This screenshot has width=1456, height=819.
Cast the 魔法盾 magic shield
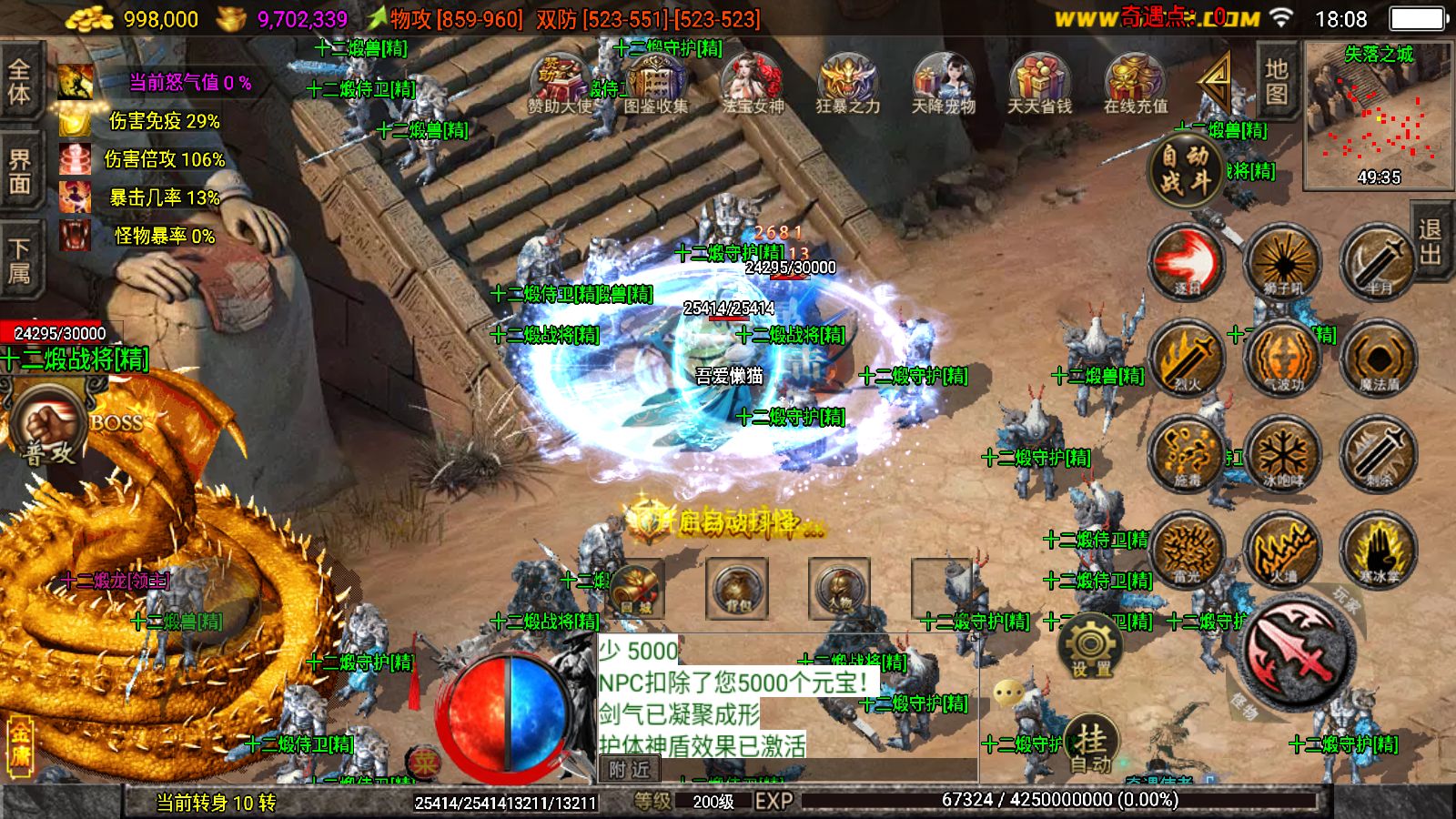[1378, 358]
